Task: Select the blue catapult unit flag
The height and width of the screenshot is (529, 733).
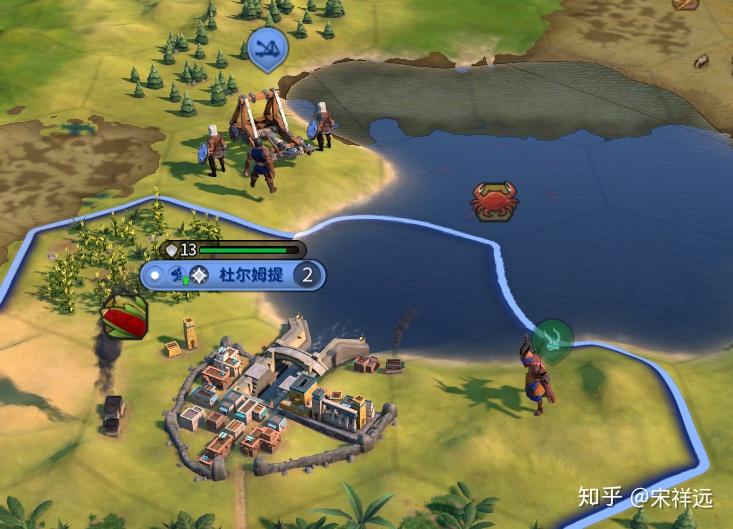Action: [267, 47]
